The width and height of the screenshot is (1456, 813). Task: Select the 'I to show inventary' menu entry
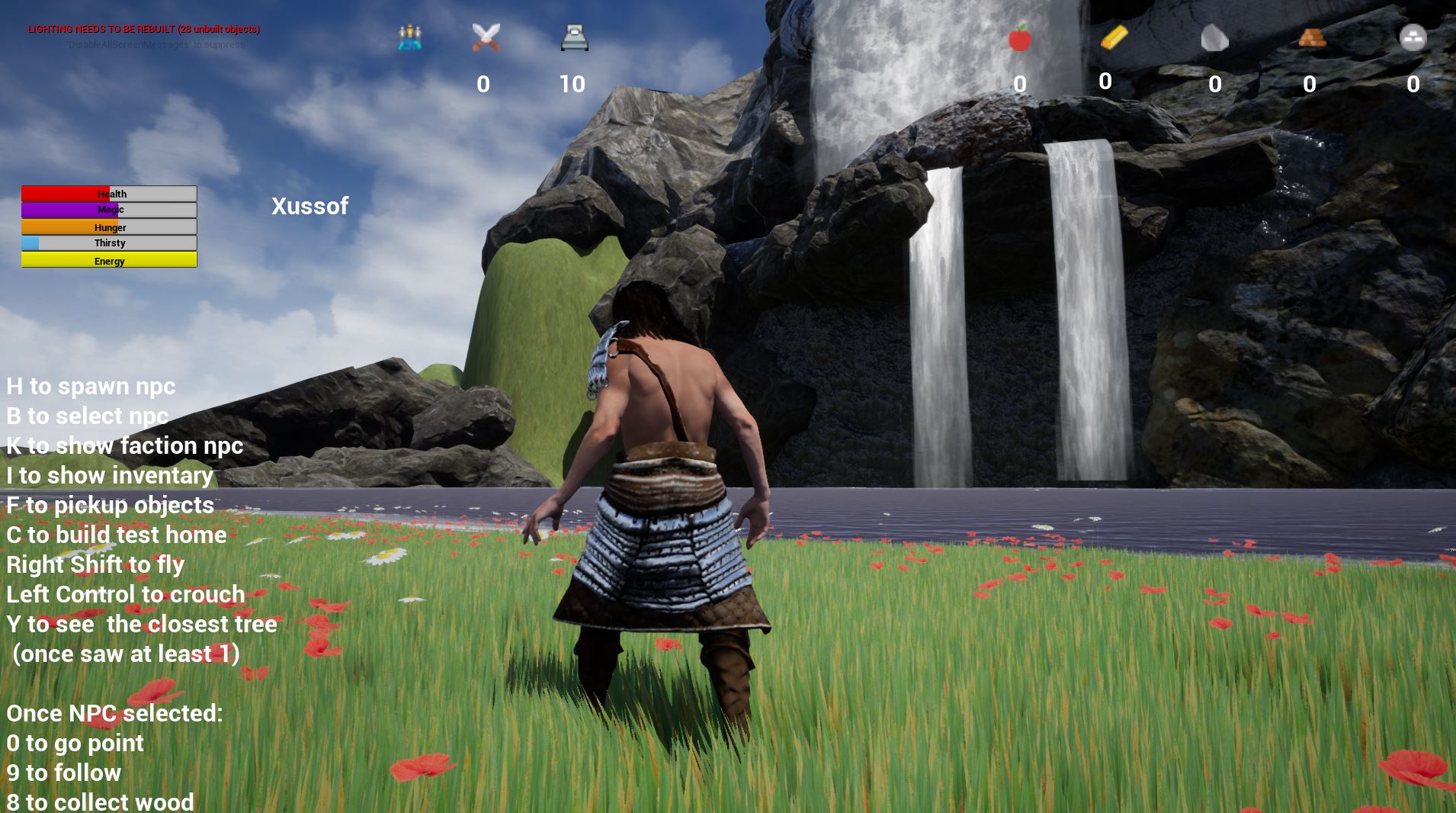click(x=109, y=475)
